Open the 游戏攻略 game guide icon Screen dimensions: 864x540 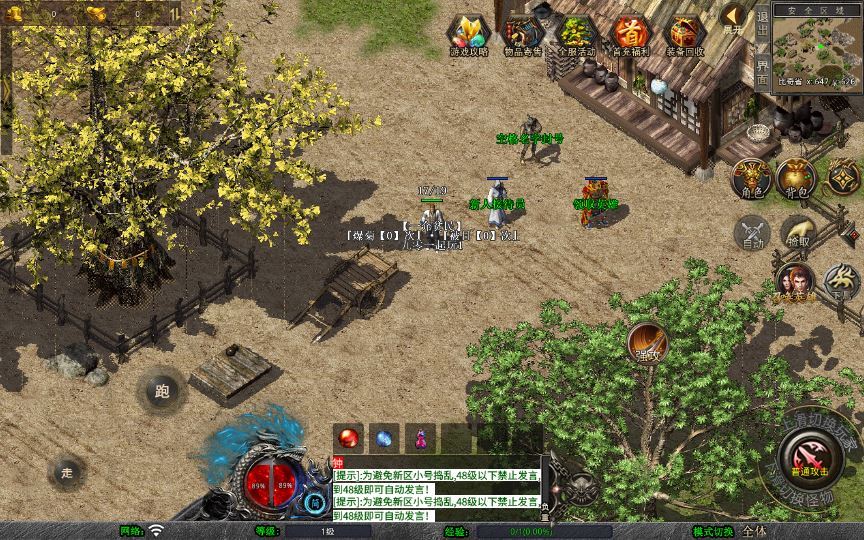tap(468, 35)
